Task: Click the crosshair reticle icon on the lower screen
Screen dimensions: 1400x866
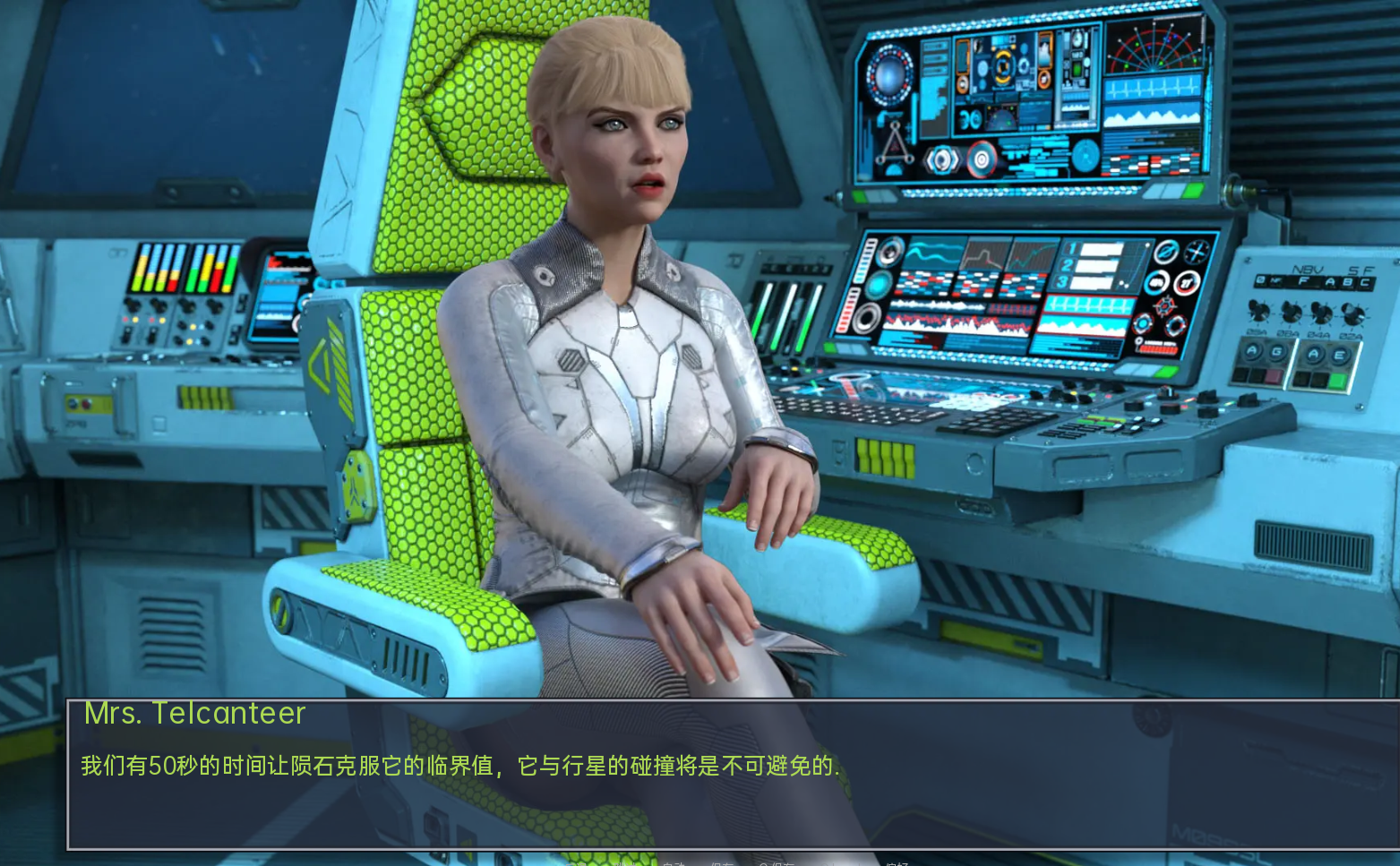Action: [1166, 307]
